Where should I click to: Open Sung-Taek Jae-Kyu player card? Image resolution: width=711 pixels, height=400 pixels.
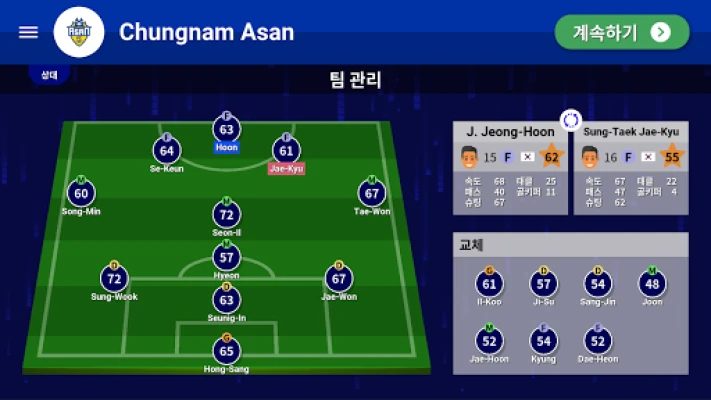click(x=630, y=167)
